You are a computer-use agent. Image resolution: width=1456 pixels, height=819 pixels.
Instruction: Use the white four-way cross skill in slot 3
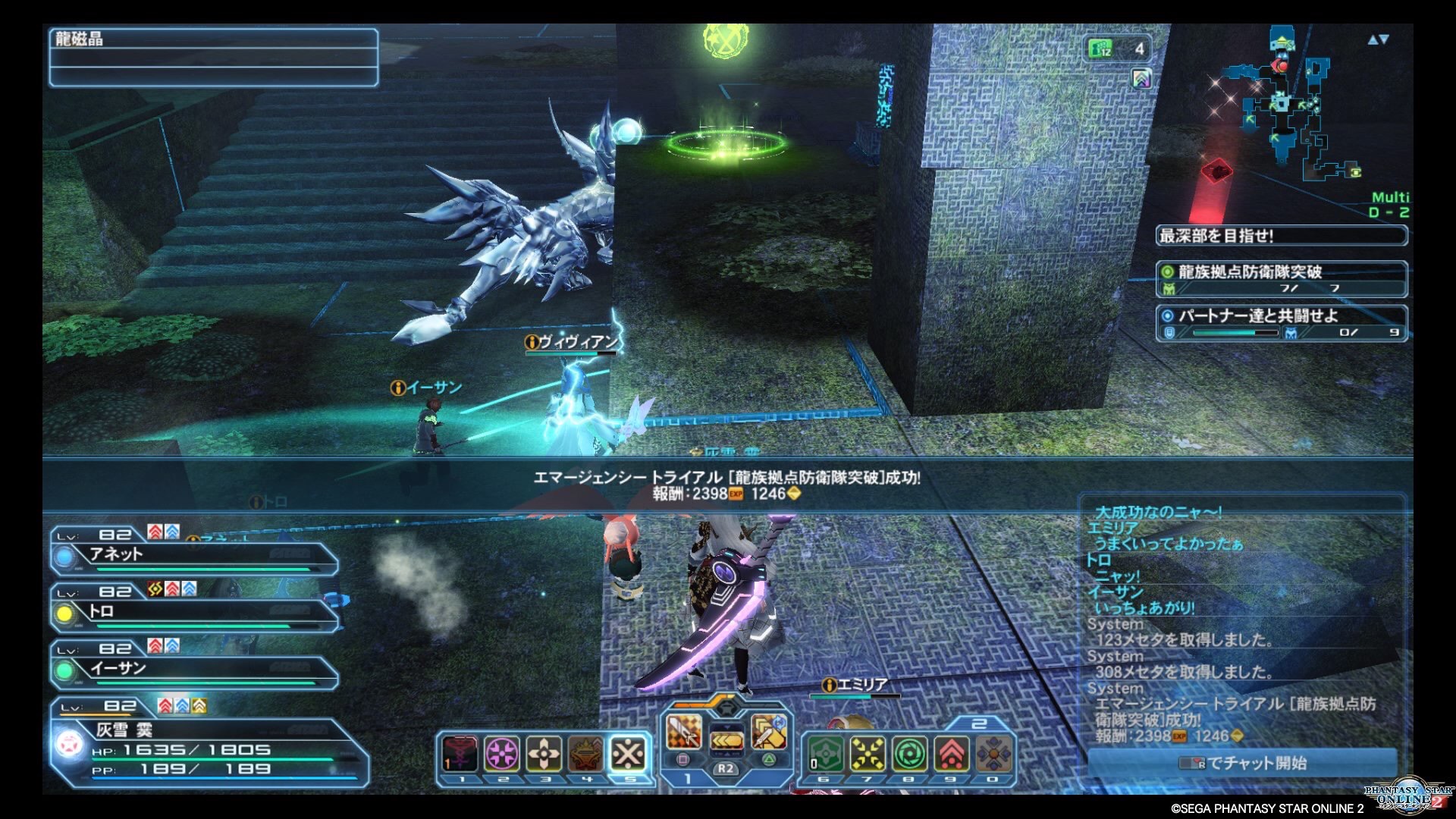pos(544,753)
